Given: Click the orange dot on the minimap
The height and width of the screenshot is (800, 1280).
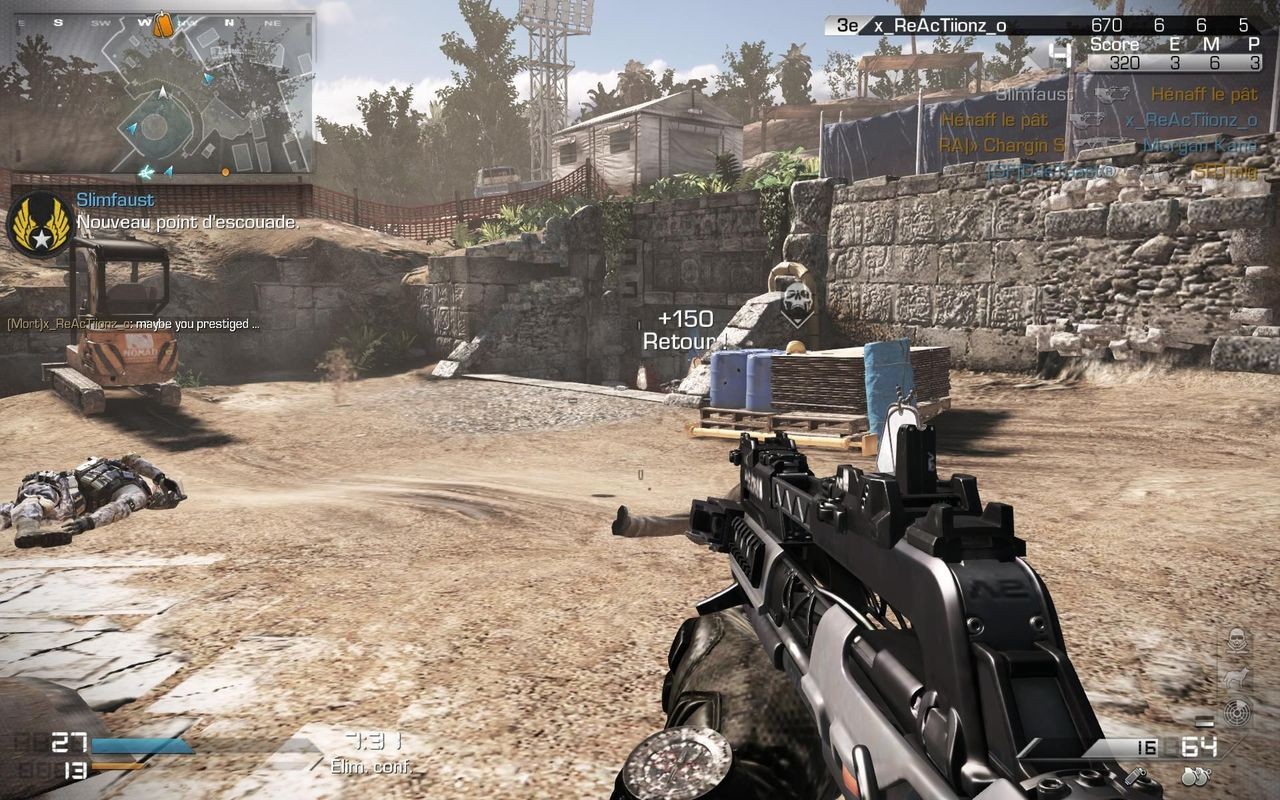Looking at the screenshot, I should click(225, 172).
